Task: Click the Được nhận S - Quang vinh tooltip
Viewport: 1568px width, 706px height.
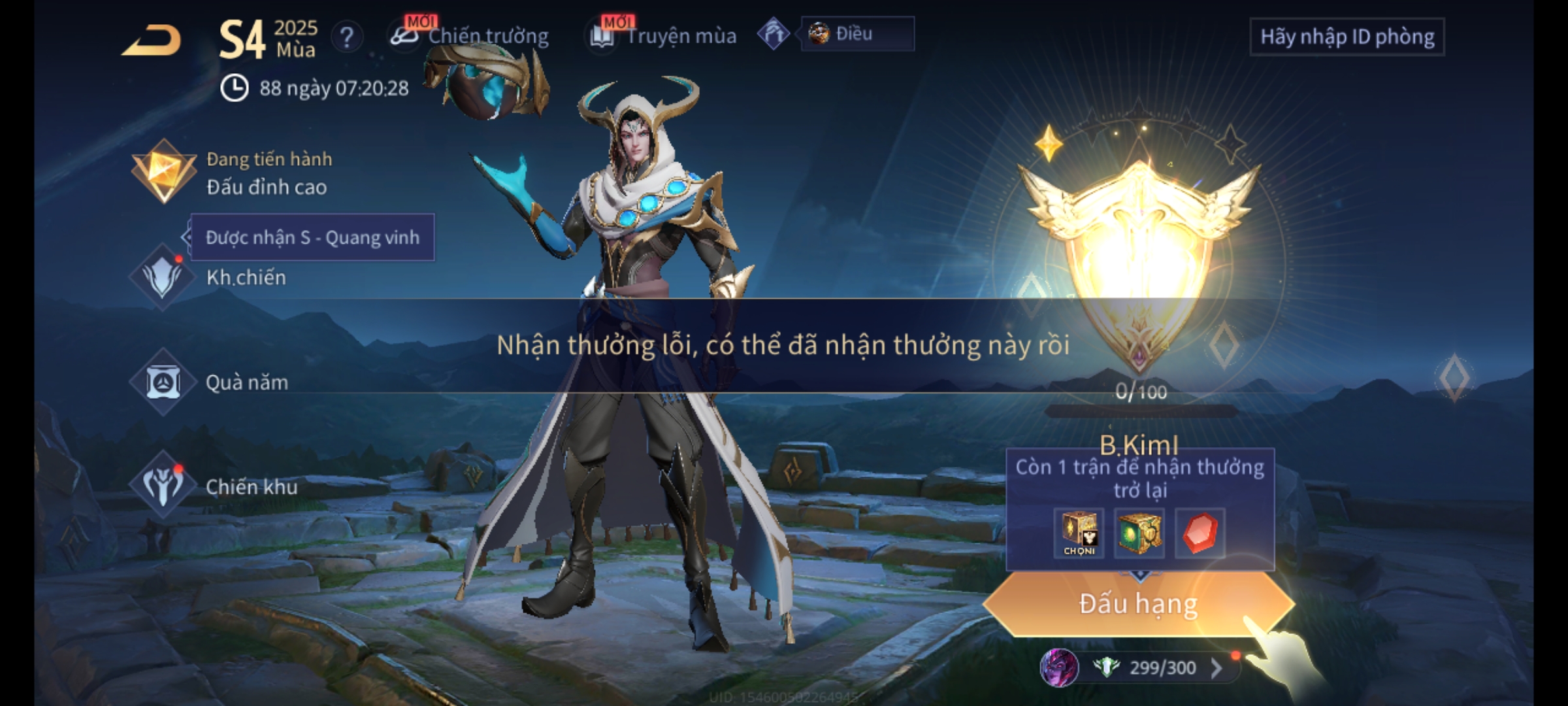Action: pyautogui.click(x=312, y=237)
